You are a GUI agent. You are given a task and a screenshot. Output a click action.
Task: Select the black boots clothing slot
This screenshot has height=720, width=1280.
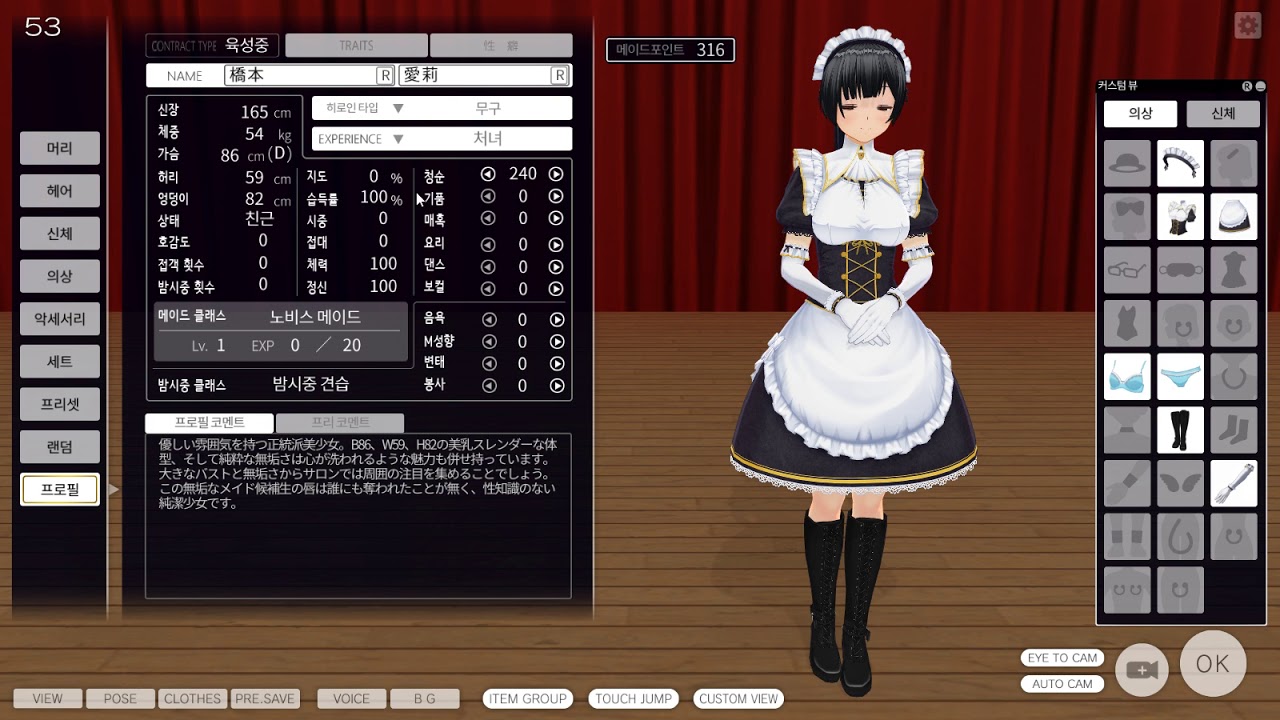tap(1180, 430)
